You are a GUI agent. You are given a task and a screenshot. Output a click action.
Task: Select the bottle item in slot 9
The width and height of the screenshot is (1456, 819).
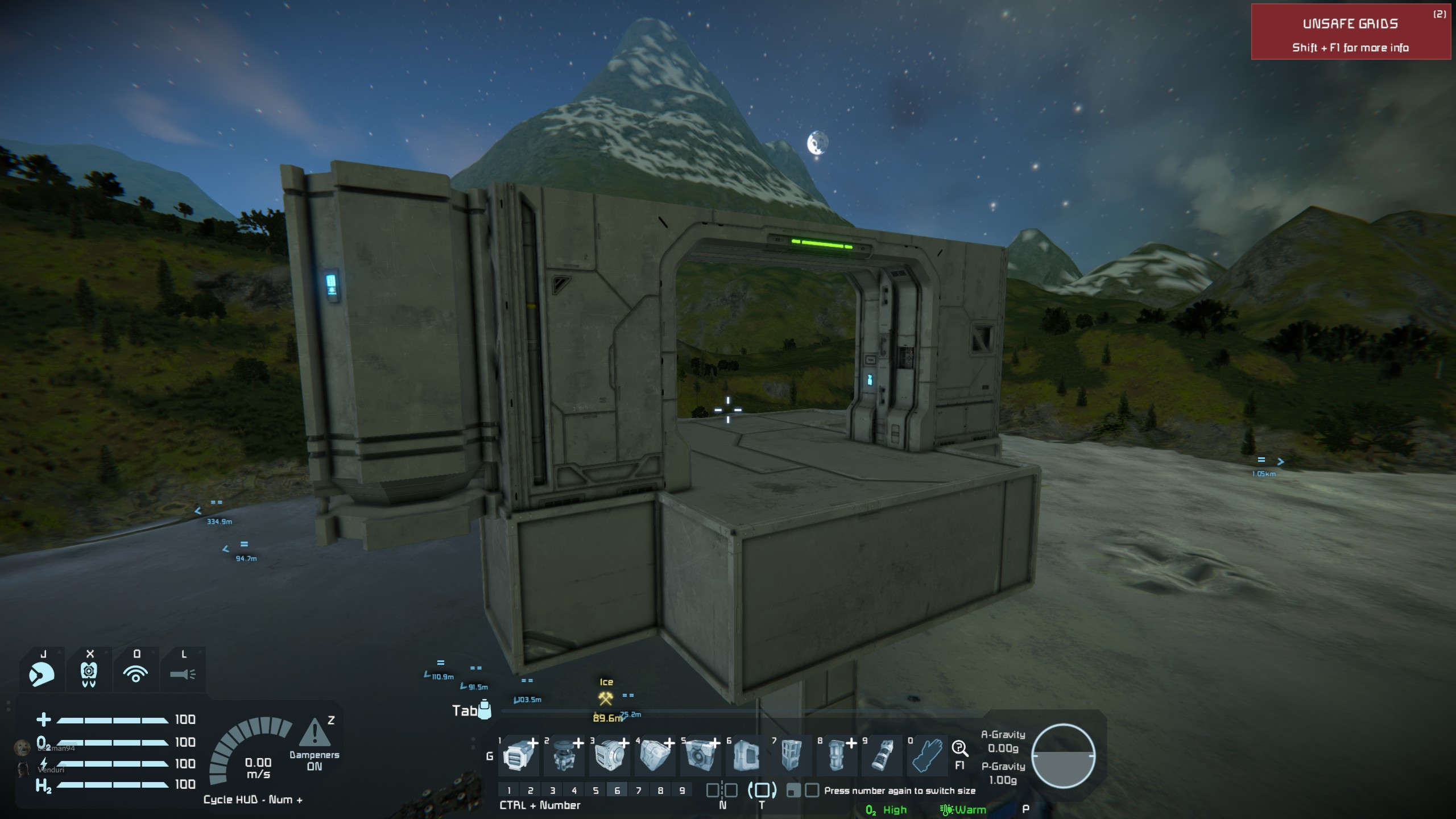882,756
